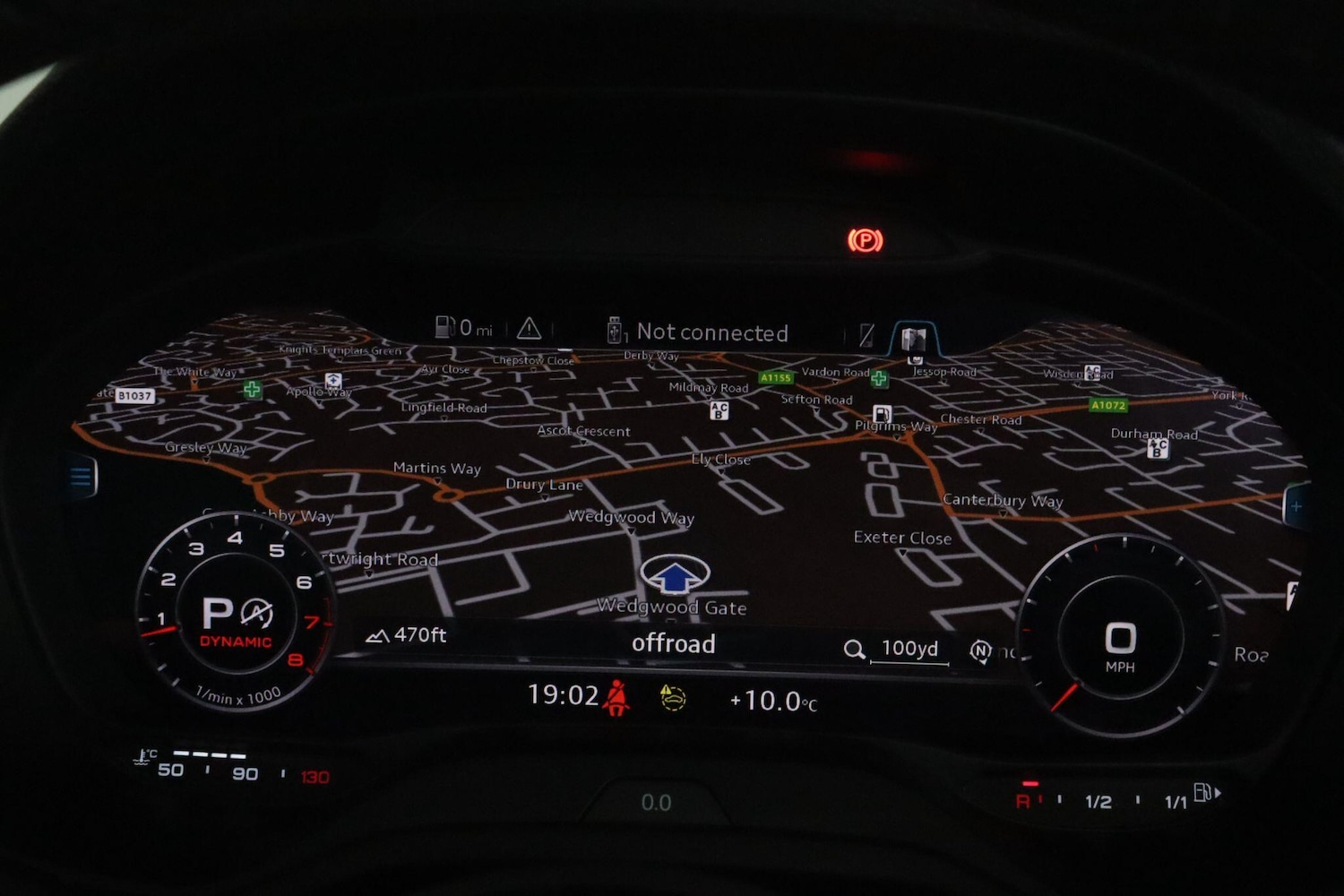
Task: Select the warning triangle status icon
Action: [x=530, y=330]
